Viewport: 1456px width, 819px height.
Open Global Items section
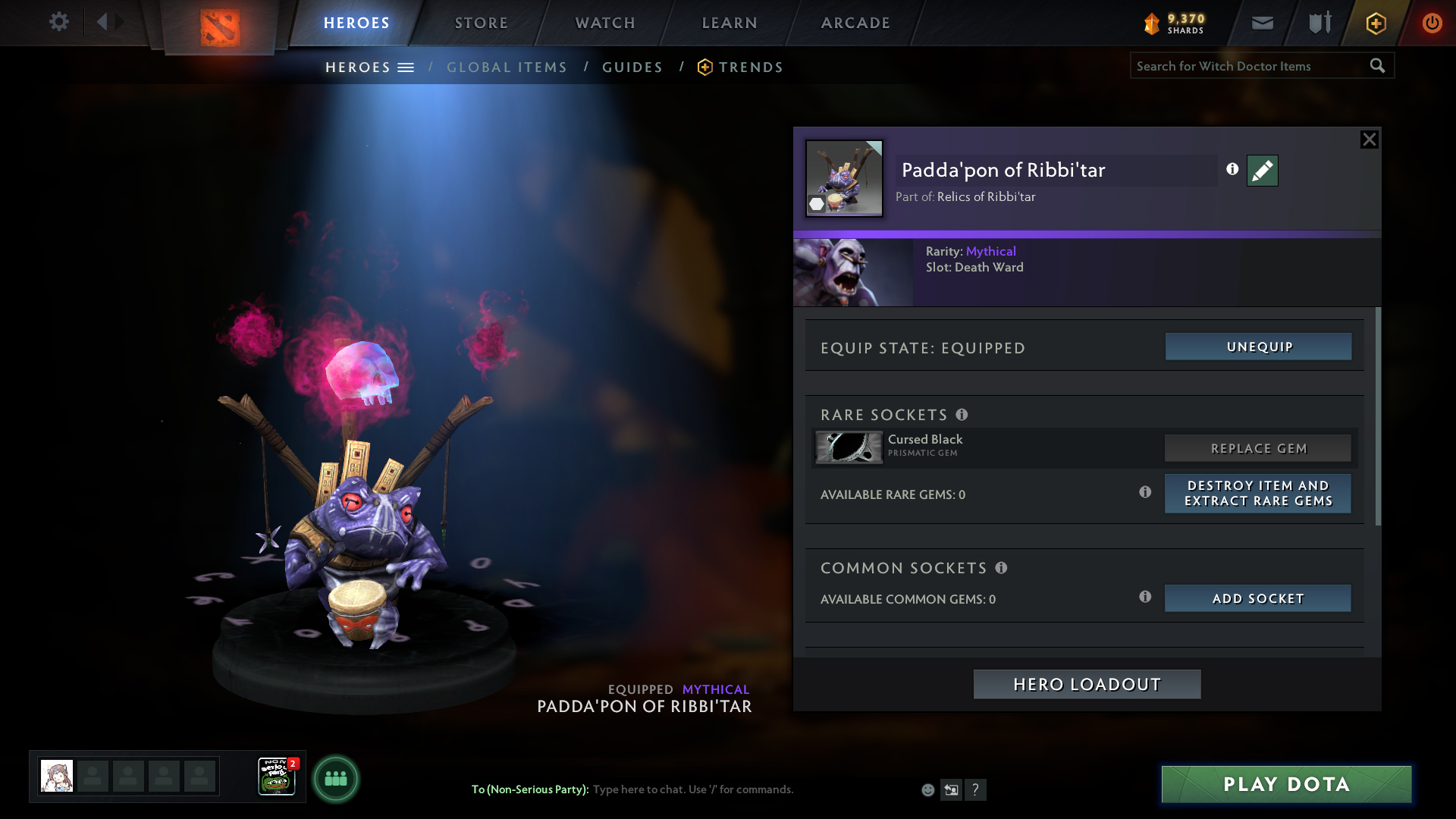pos(507,67)
